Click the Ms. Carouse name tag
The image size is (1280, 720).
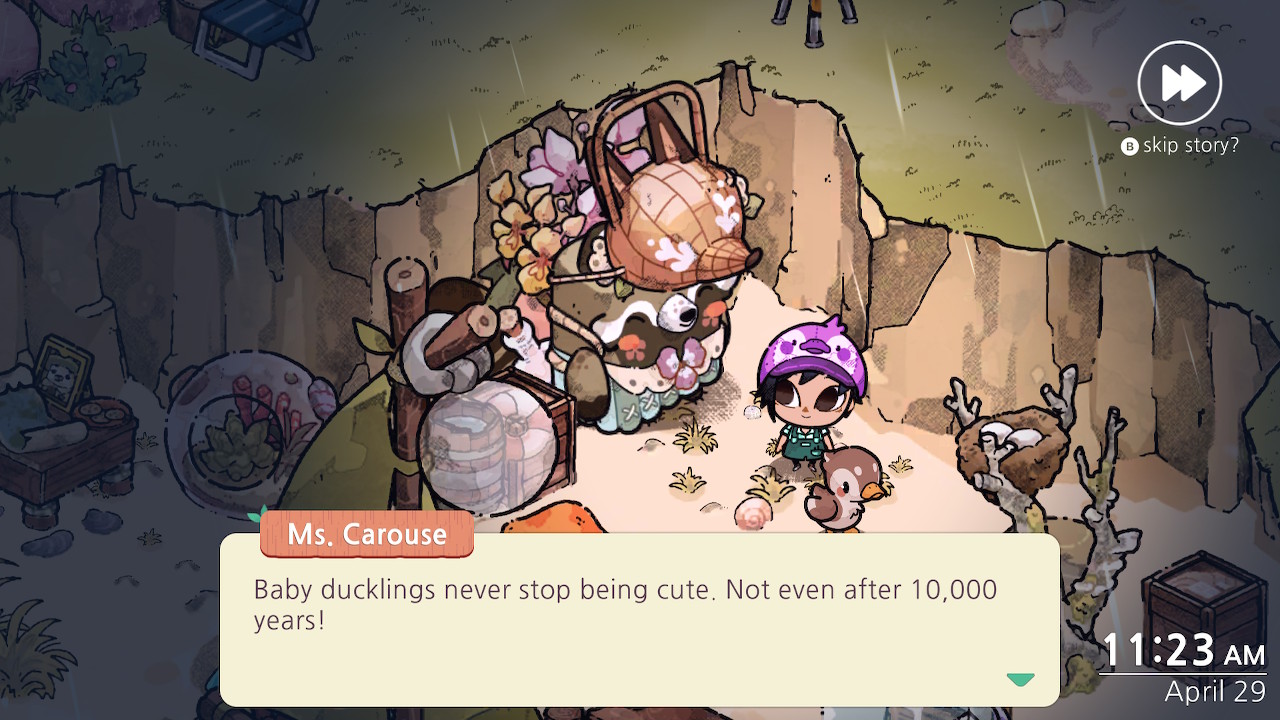click(365, 534)
